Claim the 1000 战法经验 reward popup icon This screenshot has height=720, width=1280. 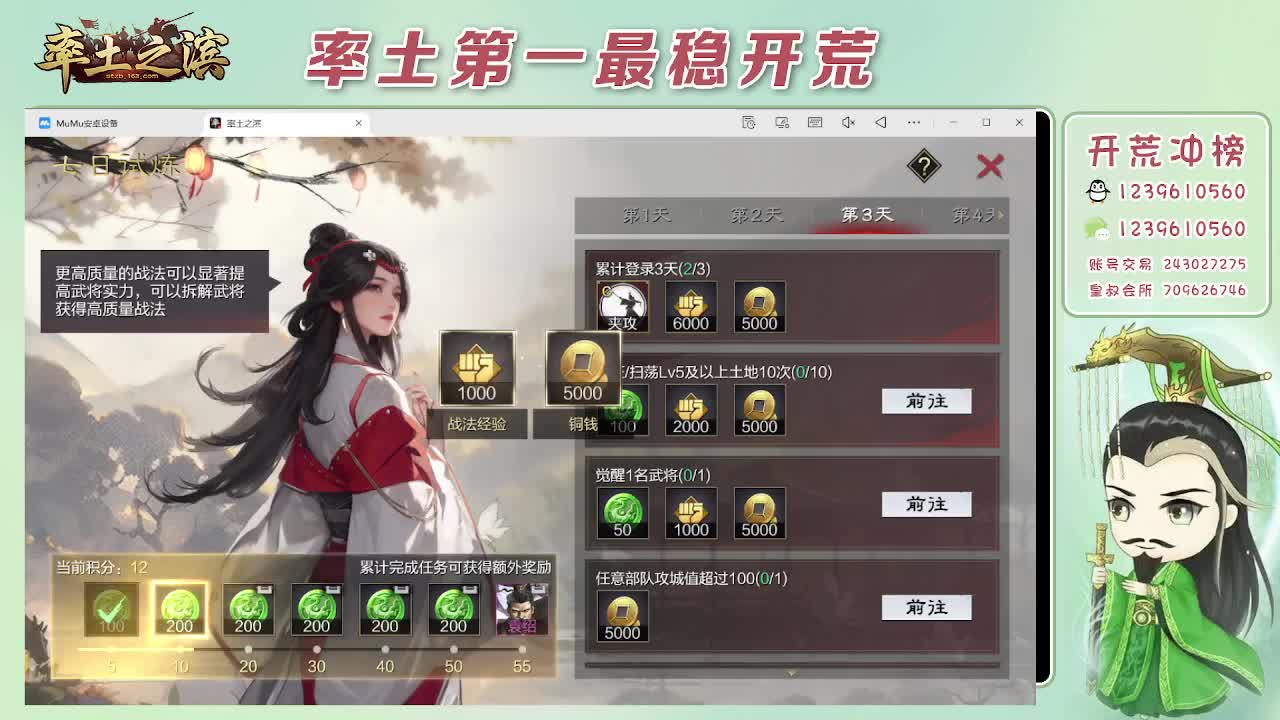(477, 370)
